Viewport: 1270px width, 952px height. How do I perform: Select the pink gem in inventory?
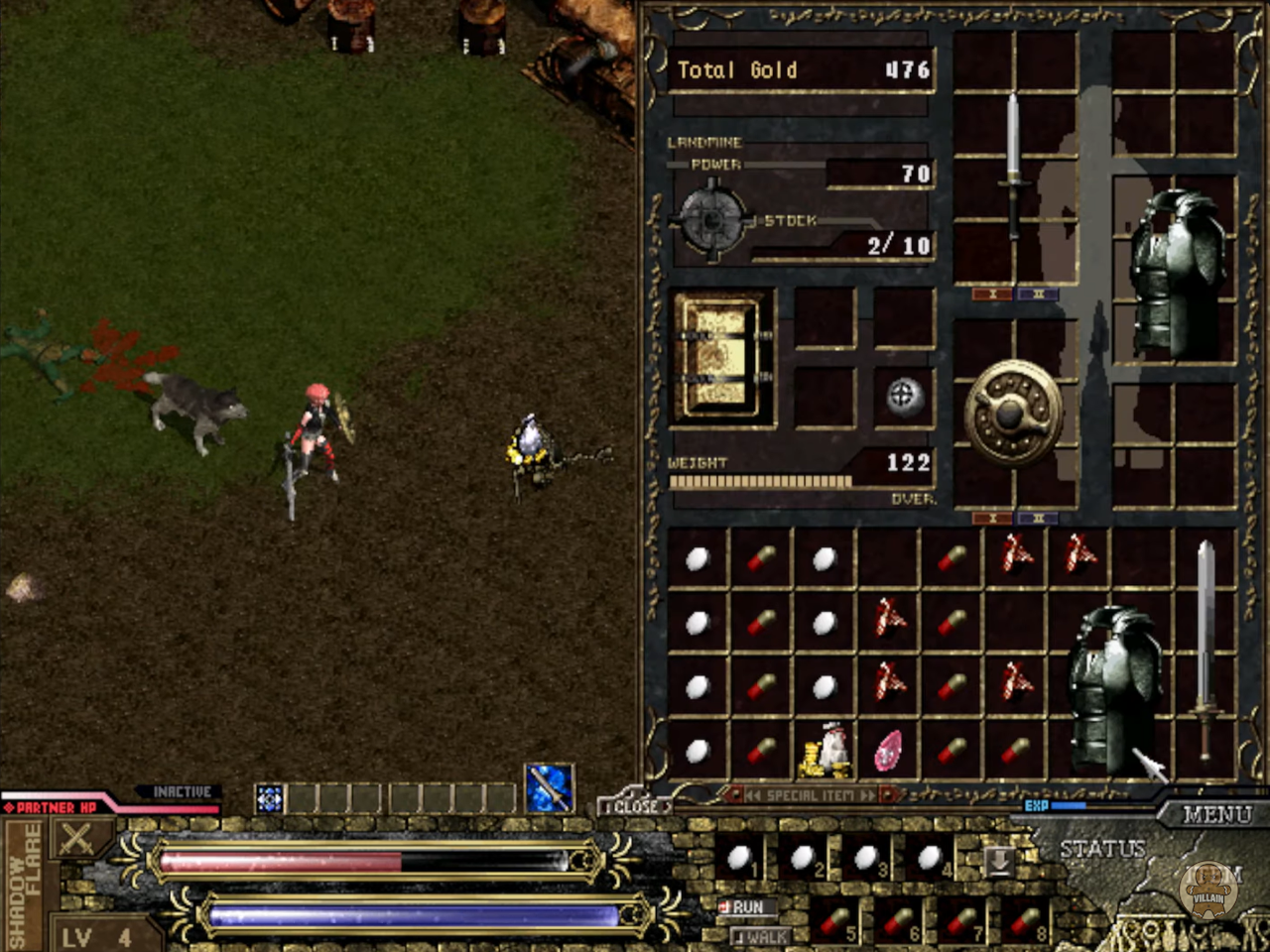click(888, 752)
